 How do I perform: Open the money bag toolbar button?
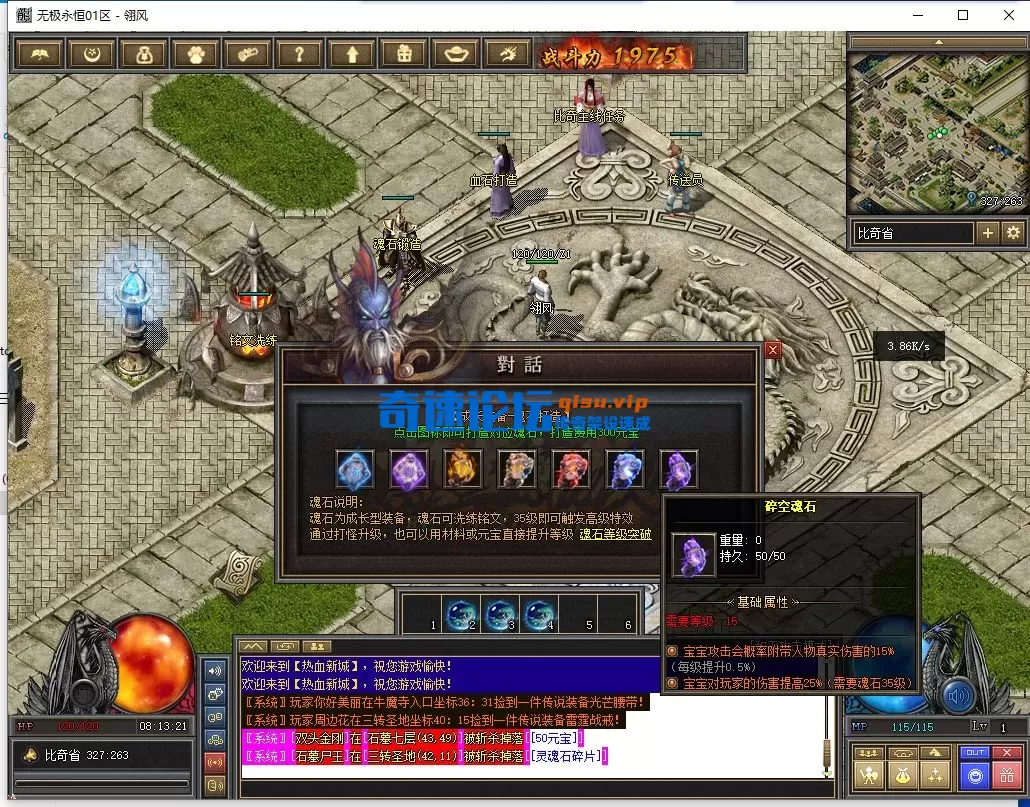click(x=144, y=54)
